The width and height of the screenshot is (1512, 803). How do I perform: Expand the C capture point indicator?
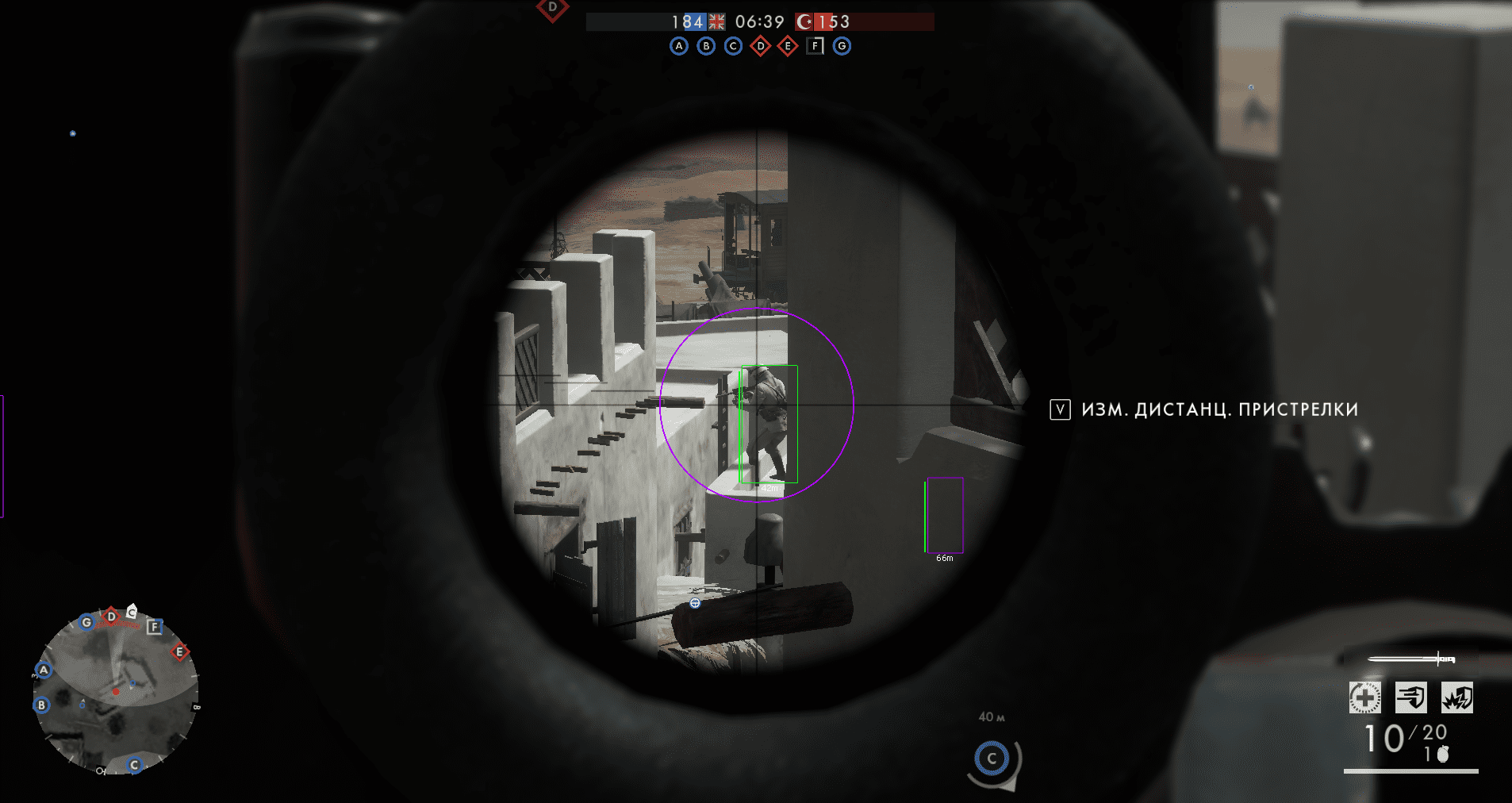[992, 759]
